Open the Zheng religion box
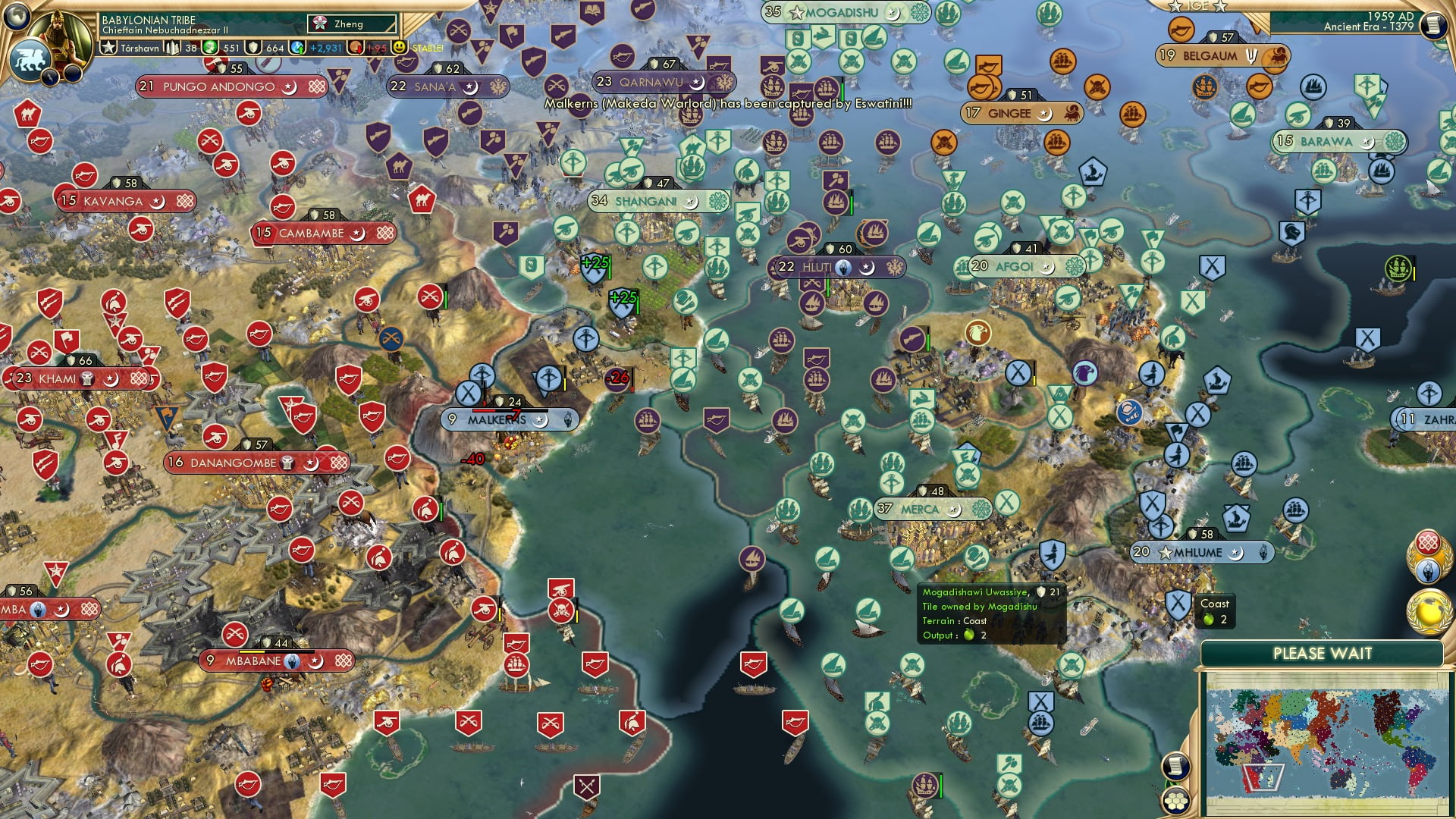Viewport: 1456px width, 819px height. click(x=352, y=24)
